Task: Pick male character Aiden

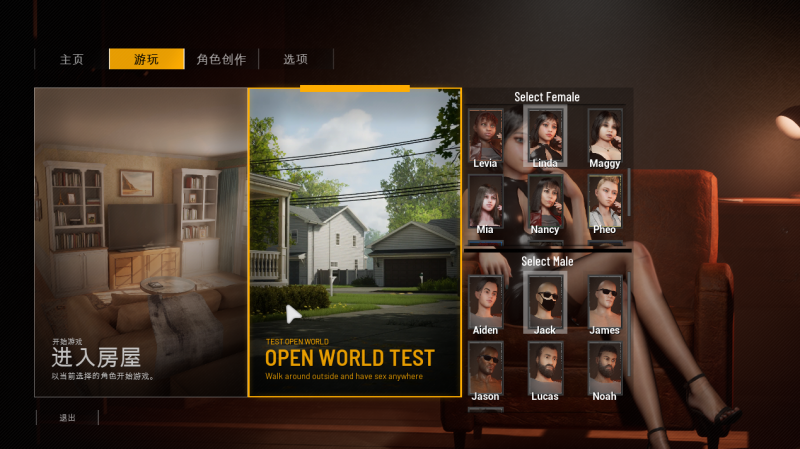Action: tap(486, 301)
